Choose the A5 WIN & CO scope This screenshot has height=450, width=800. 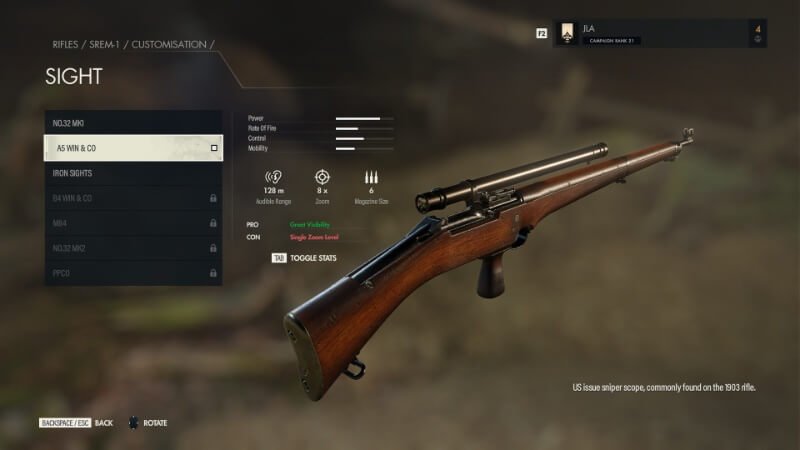[x=132, y=148]
